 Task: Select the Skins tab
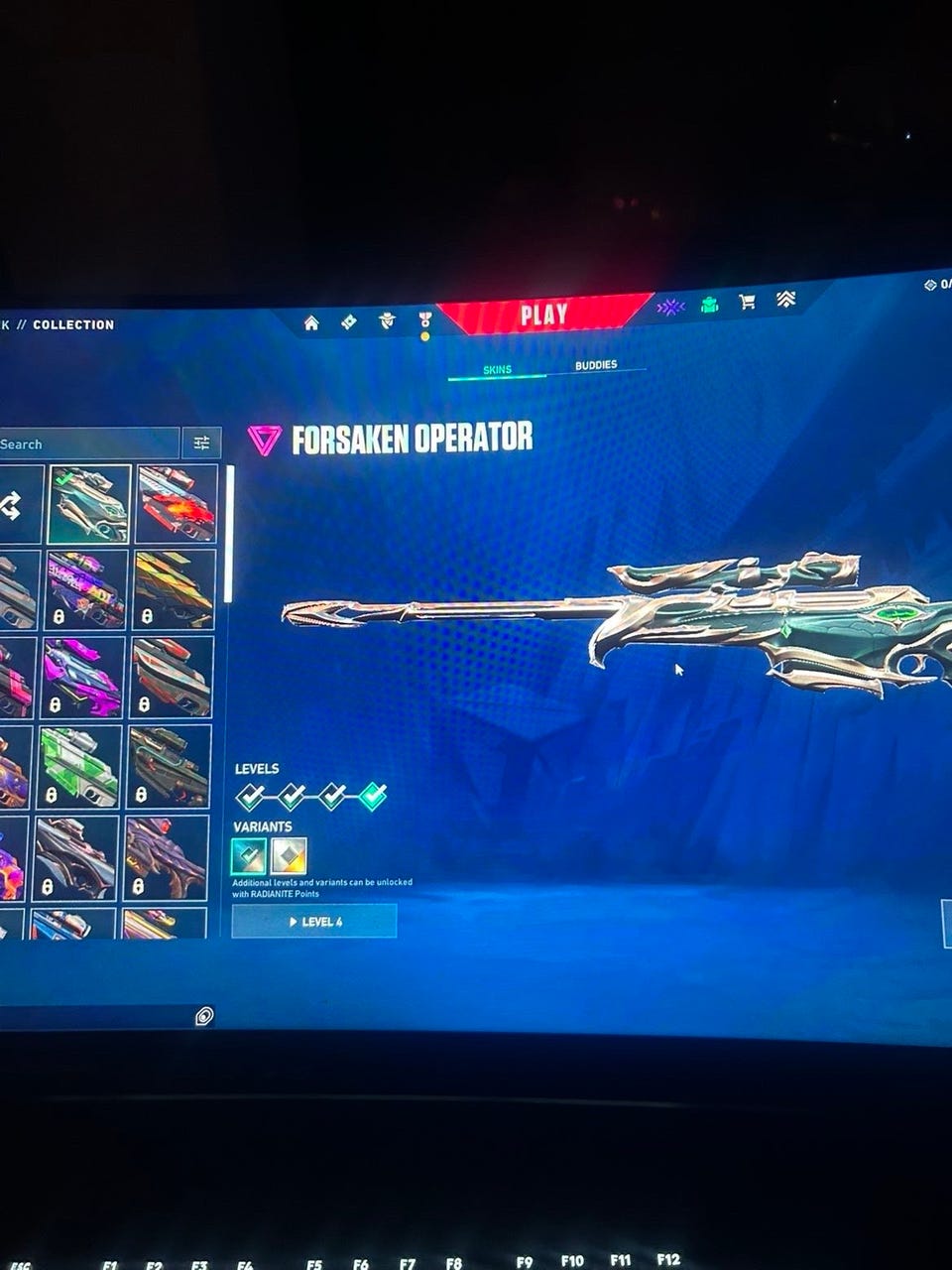click(497, 369)
